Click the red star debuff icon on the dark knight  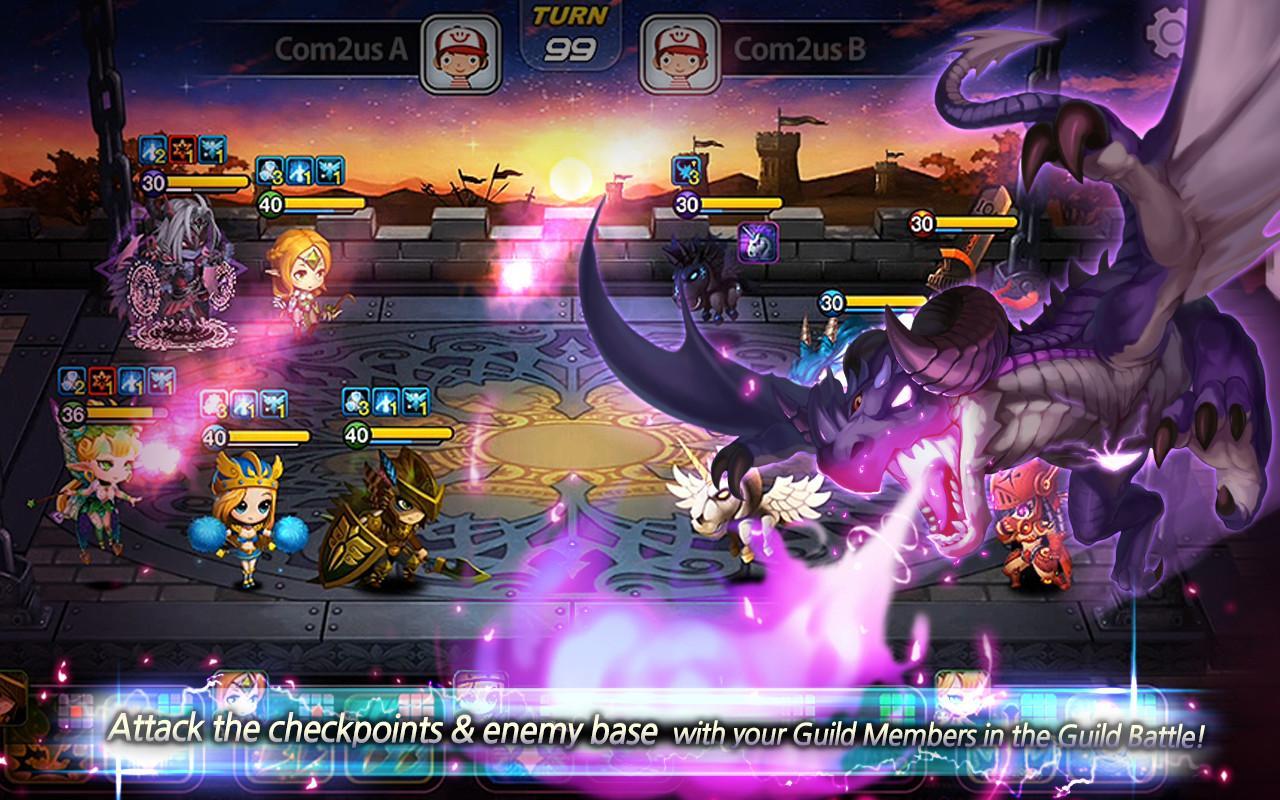click(x=184, y=149)
